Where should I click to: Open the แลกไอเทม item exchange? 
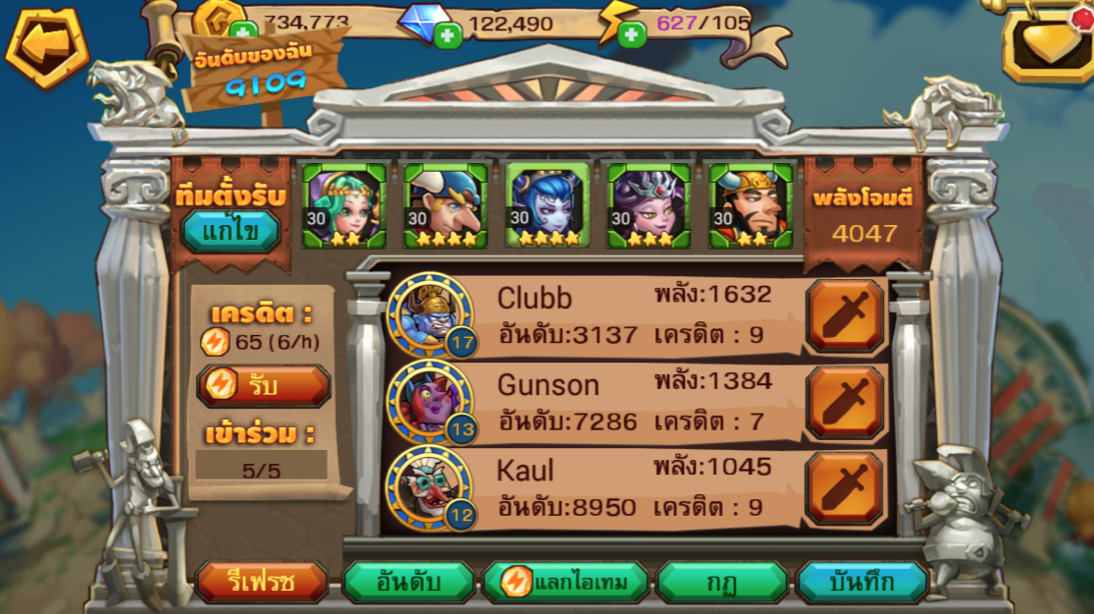click(565, 582)
